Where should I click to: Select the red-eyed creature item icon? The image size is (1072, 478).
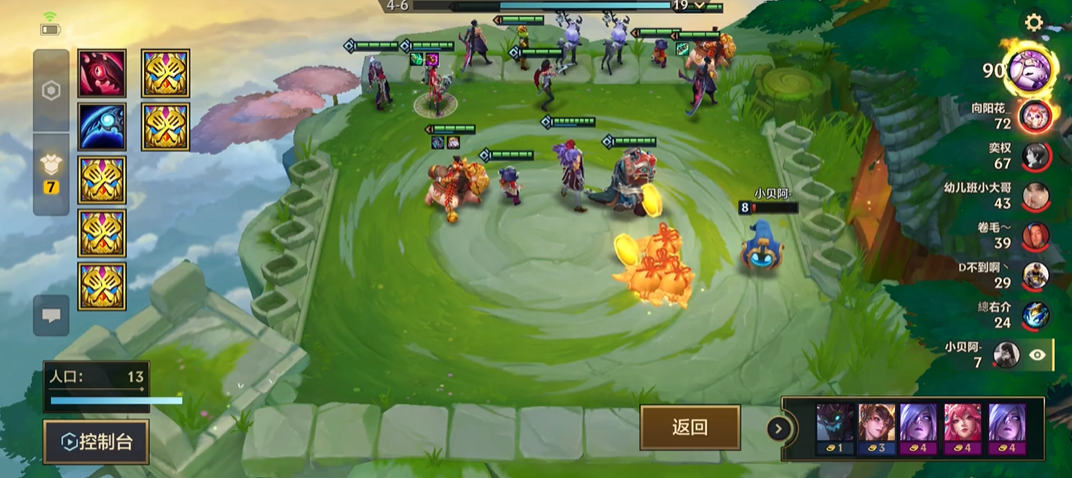pyautogui.click(x=102, y=73)
